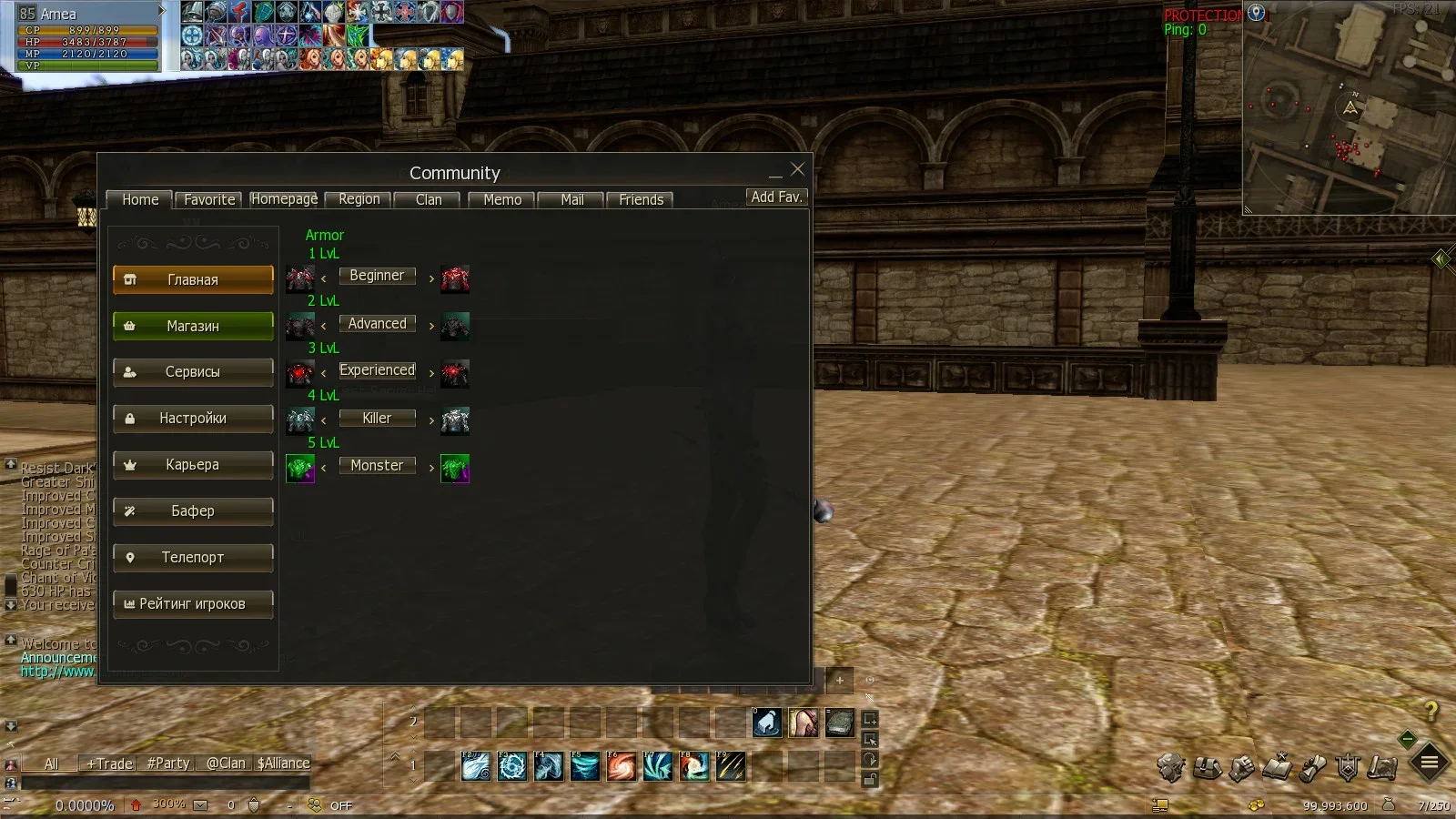Image resolution: width=1456 pixels, height=819 pixels.
Task: Choose the Killer armor set
Action: pyautogui.click(x=377, y=419)
